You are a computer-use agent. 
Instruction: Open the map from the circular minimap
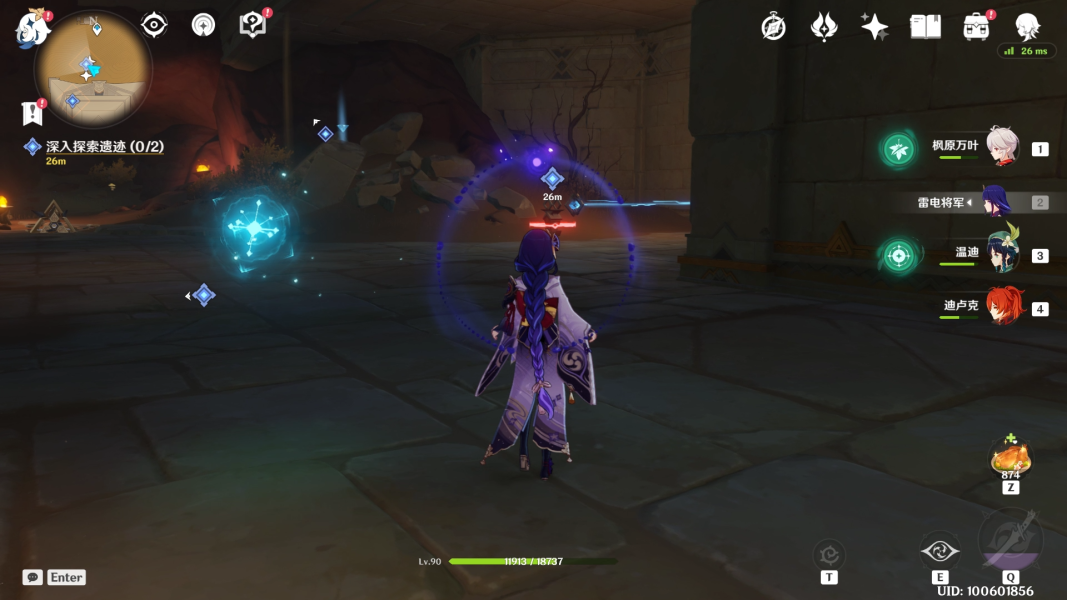tap(93, 68)
